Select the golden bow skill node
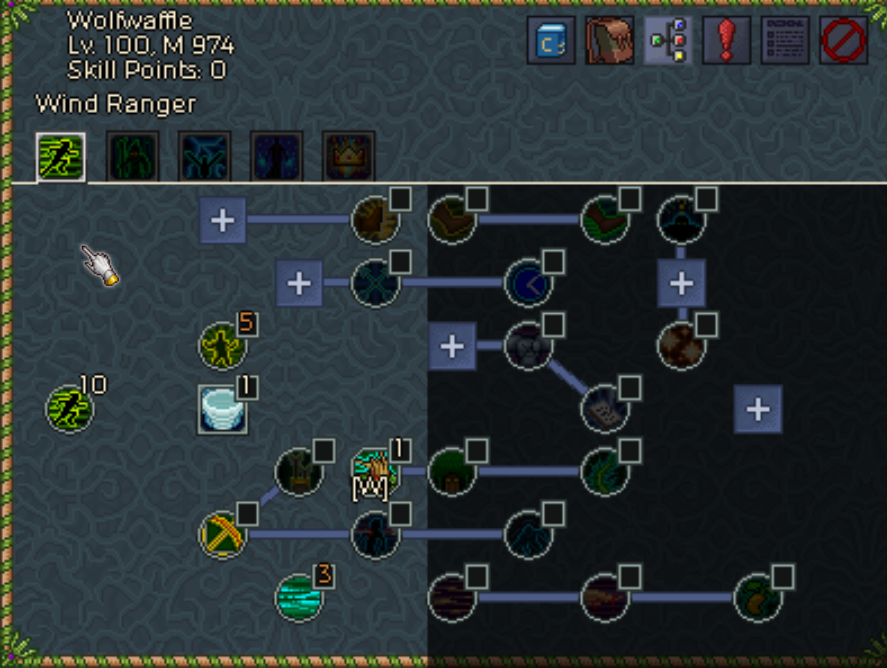 click(222, 534)
